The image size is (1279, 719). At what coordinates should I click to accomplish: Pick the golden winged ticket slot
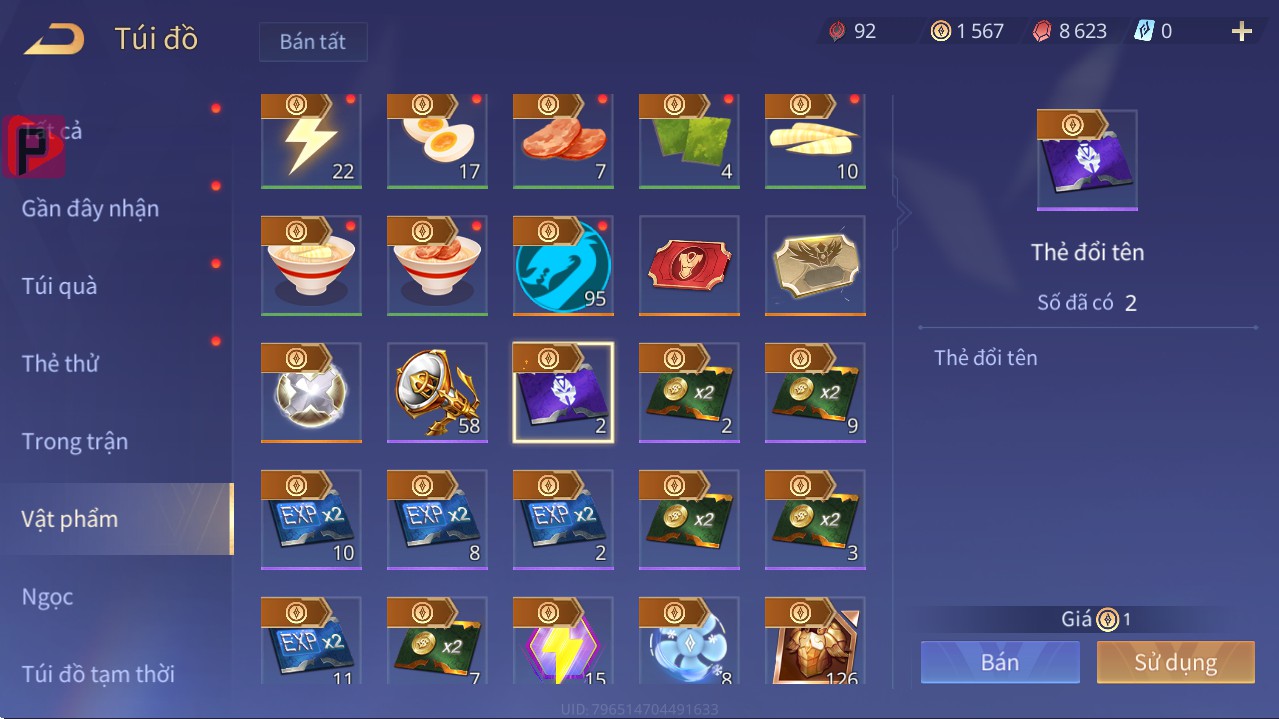pos(815,265)
